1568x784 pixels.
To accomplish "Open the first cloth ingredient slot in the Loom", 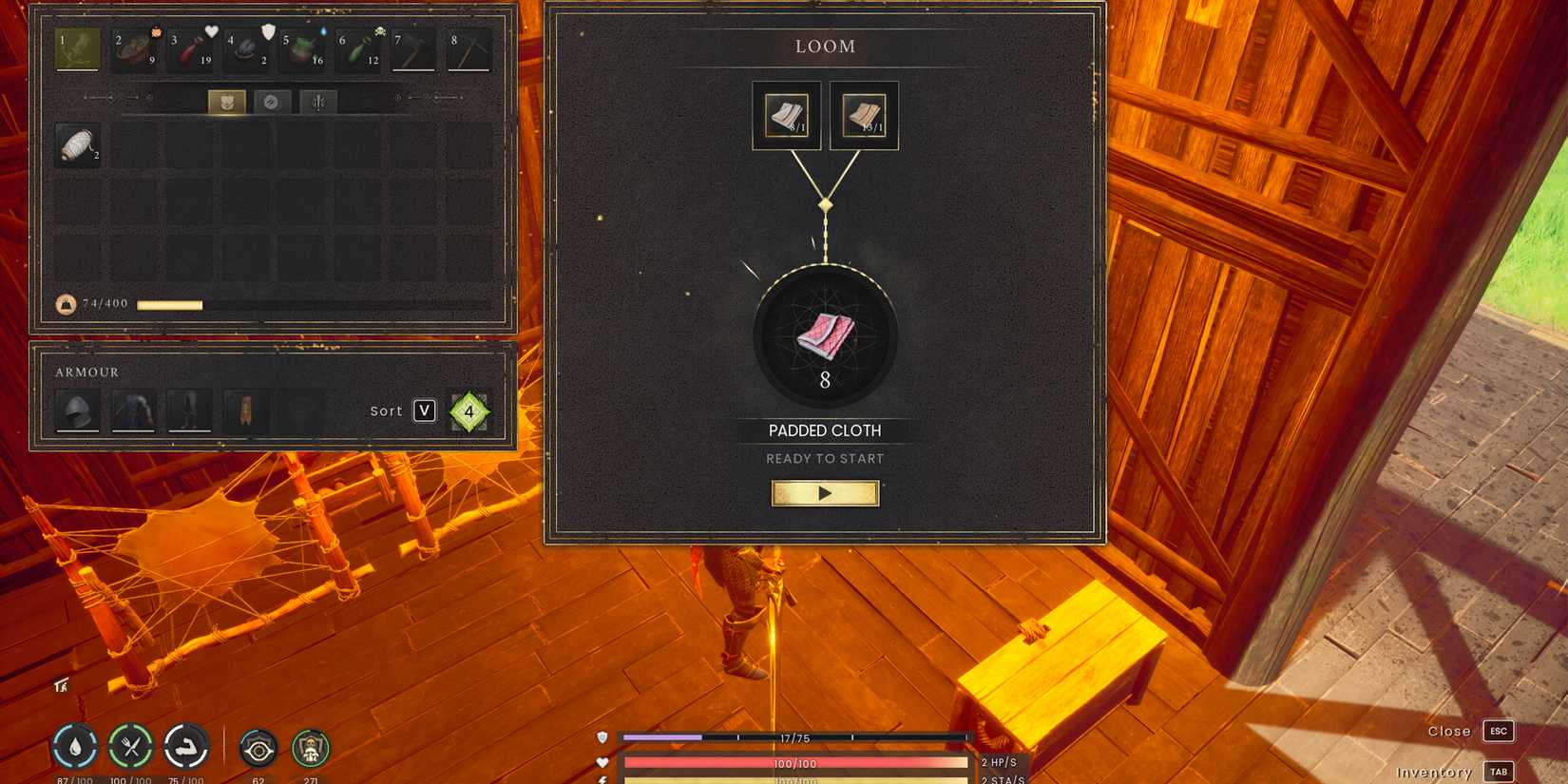I will [x=786, y=114].
